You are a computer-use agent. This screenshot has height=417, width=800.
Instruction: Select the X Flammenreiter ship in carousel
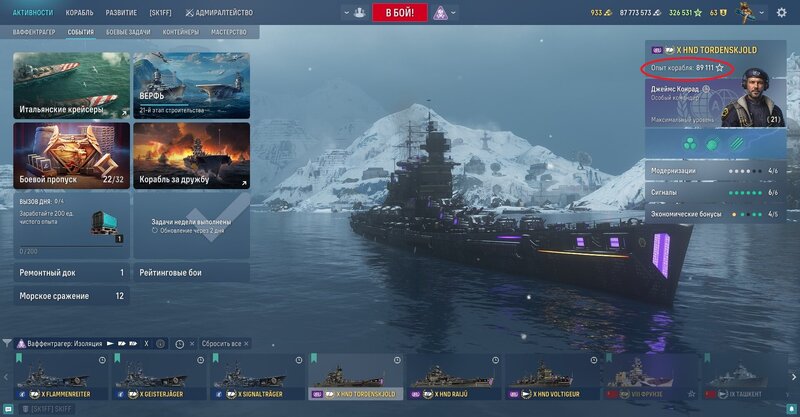59,378
